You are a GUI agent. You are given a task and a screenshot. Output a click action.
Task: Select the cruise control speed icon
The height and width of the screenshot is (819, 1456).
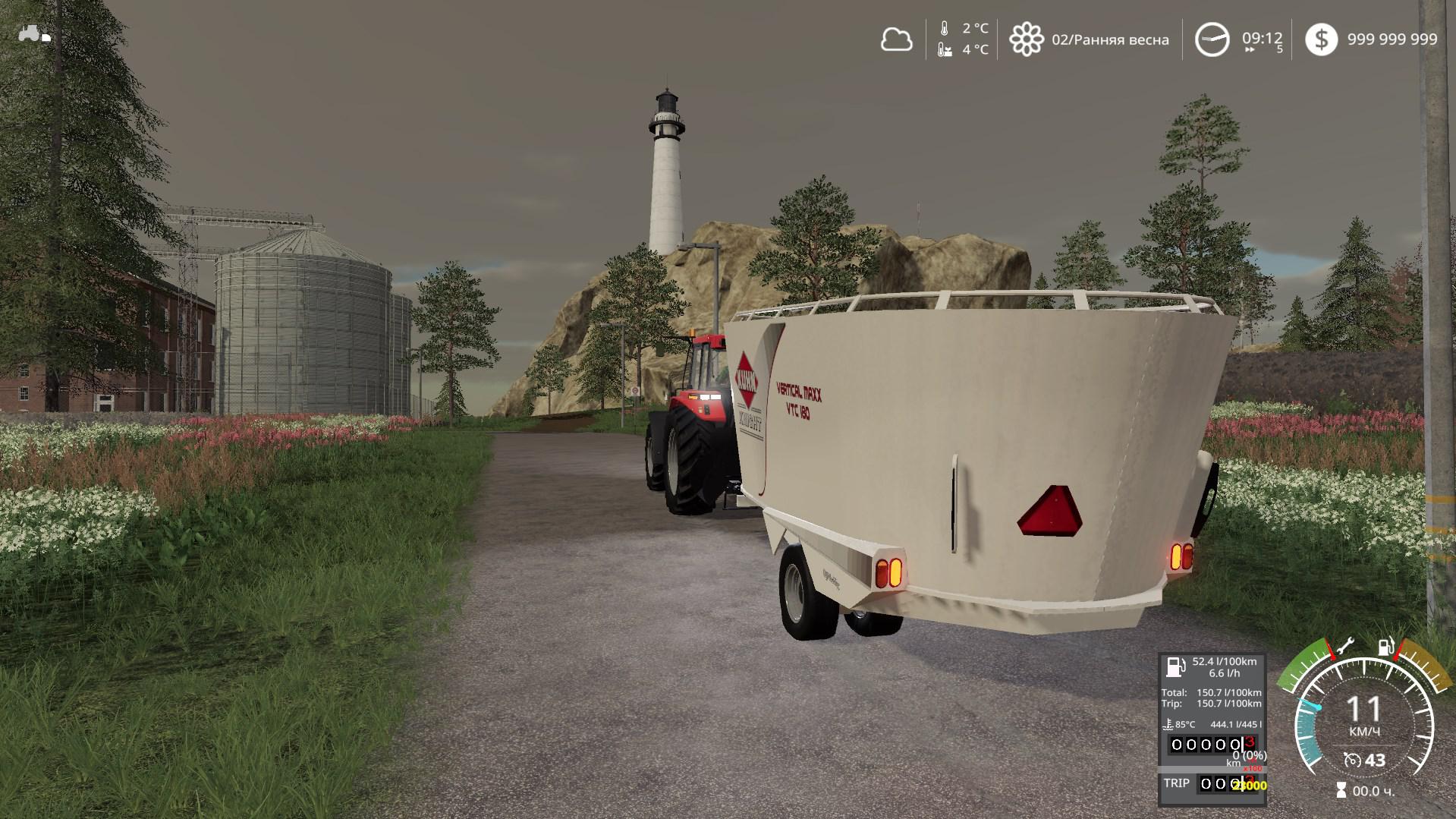(x=1352, y=760)
